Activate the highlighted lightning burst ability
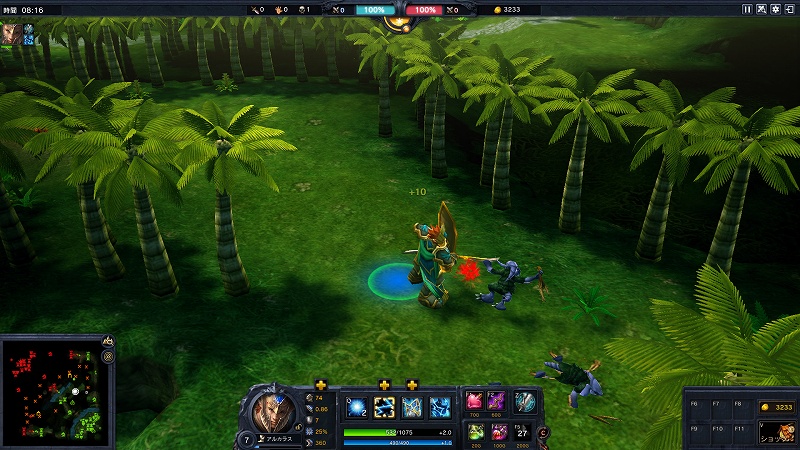The height and width of the screenshot is (450, 800). click(384, 407)
